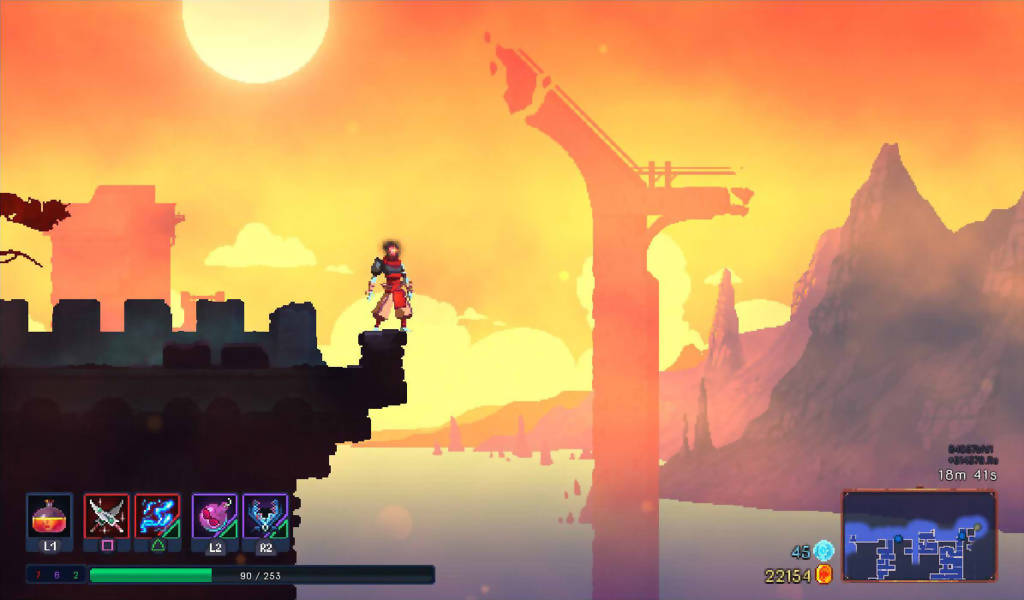Click the blue cells counter icon
The width and height of the screenshot is (1024, 600).
[824, 551]
